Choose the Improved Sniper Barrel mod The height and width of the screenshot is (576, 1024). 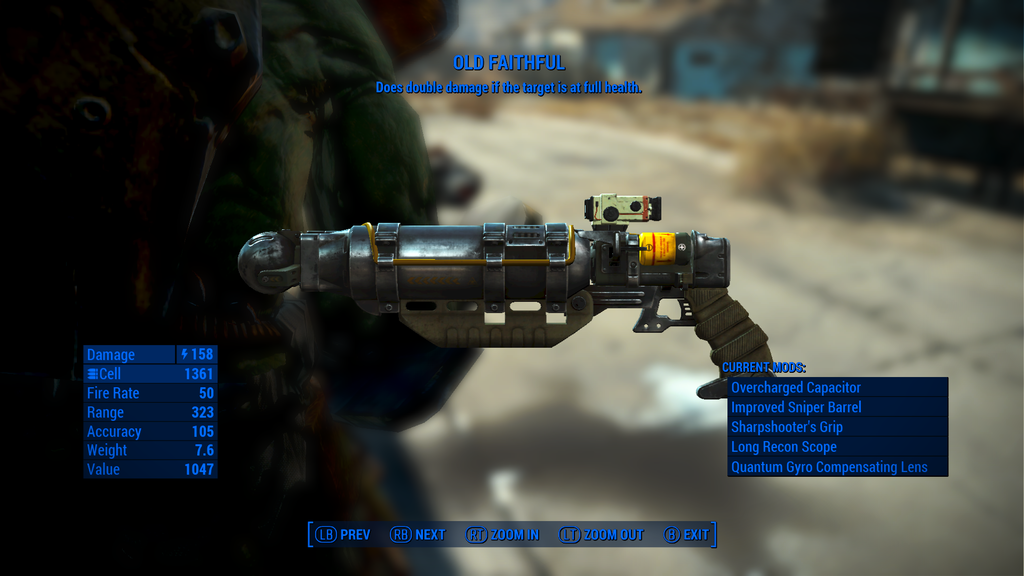click(837, 407)
